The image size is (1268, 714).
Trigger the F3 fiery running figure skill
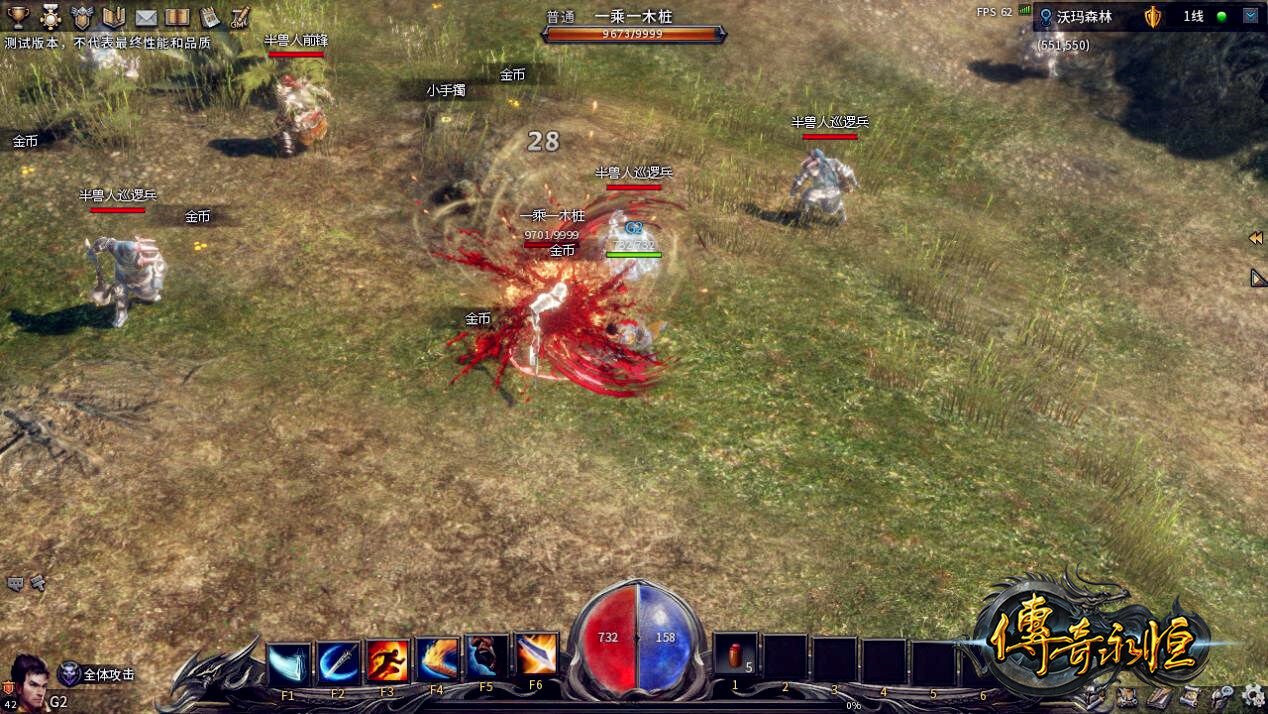click(x=388, y=662)
